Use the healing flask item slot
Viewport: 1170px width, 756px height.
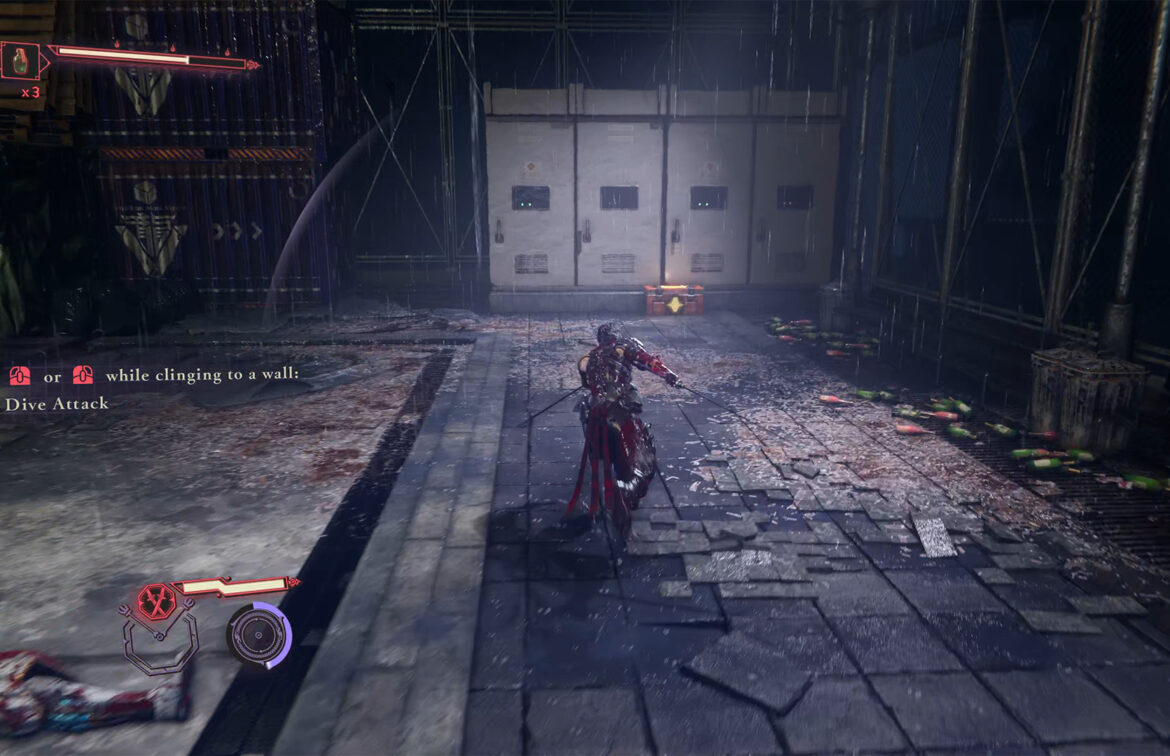coord(19,60)
